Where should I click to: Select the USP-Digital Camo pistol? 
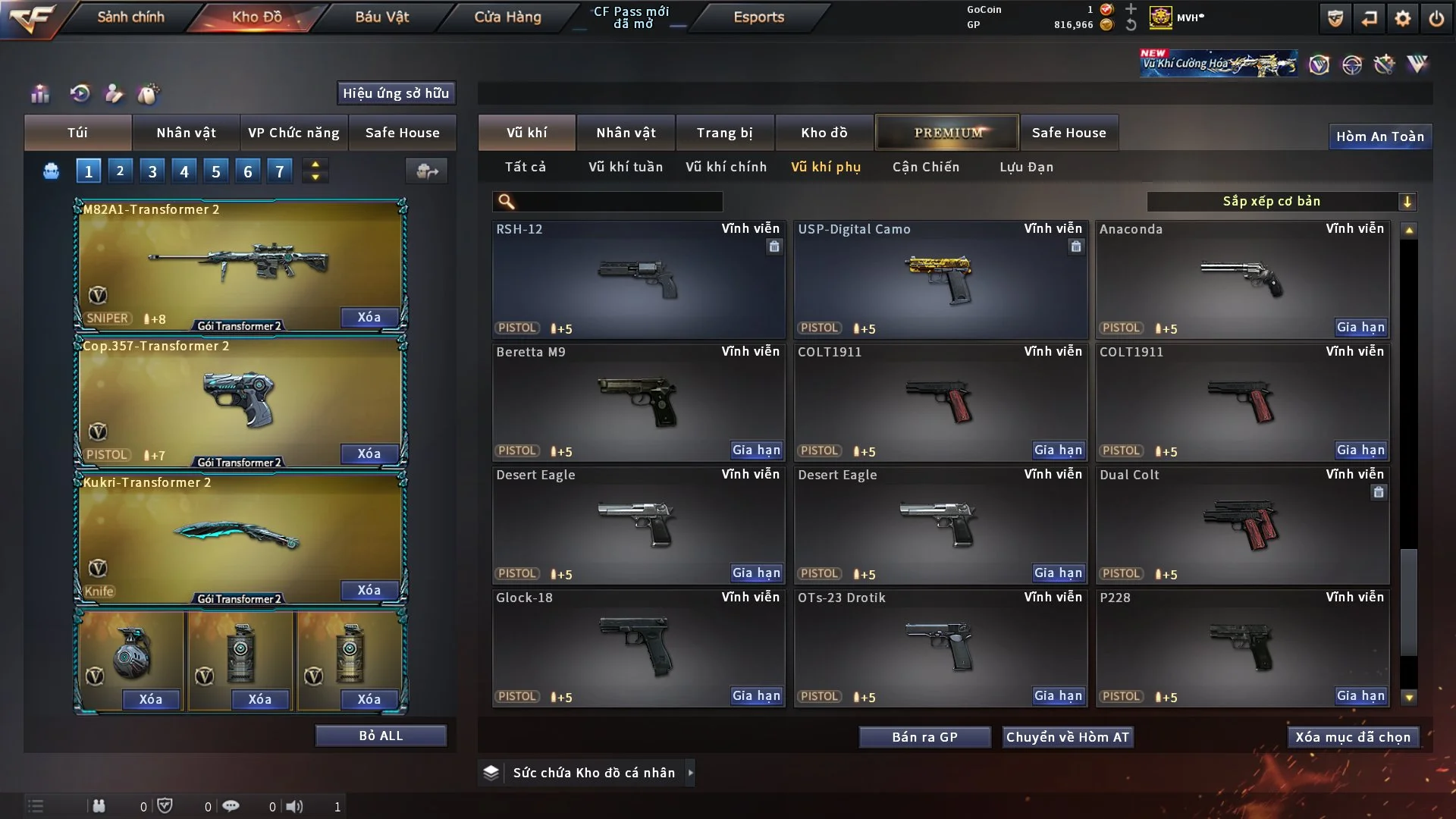[x=940, y=279]
